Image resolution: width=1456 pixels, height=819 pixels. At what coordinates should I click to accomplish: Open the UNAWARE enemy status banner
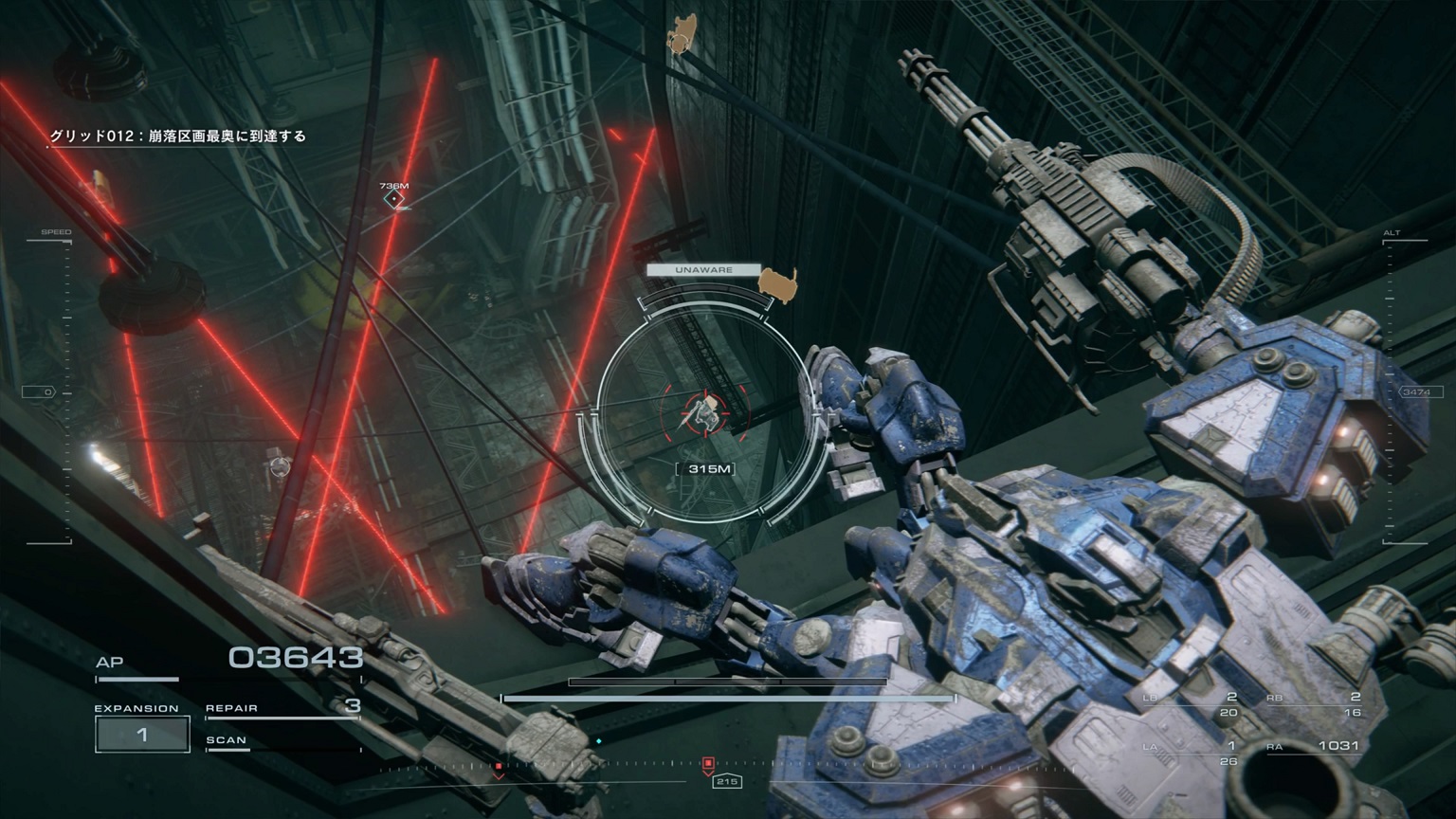click(x=704, y=269)
